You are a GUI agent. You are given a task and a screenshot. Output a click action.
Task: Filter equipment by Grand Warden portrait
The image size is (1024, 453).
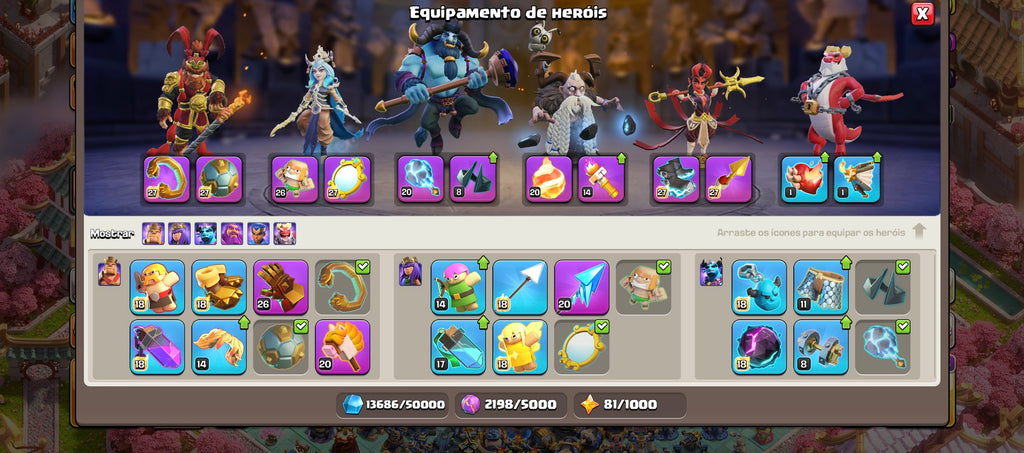click(232, 234)
